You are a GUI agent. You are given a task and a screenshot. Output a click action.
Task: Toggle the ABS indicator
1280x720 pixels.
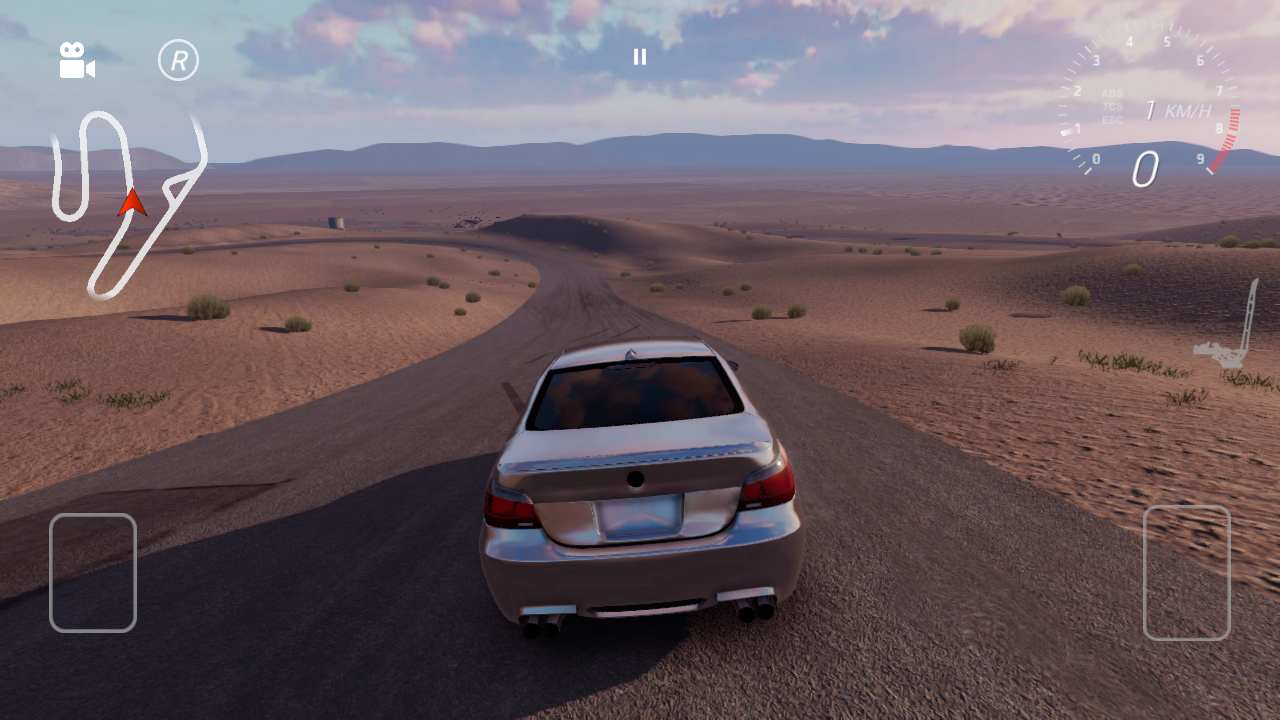pos(1111,93)
